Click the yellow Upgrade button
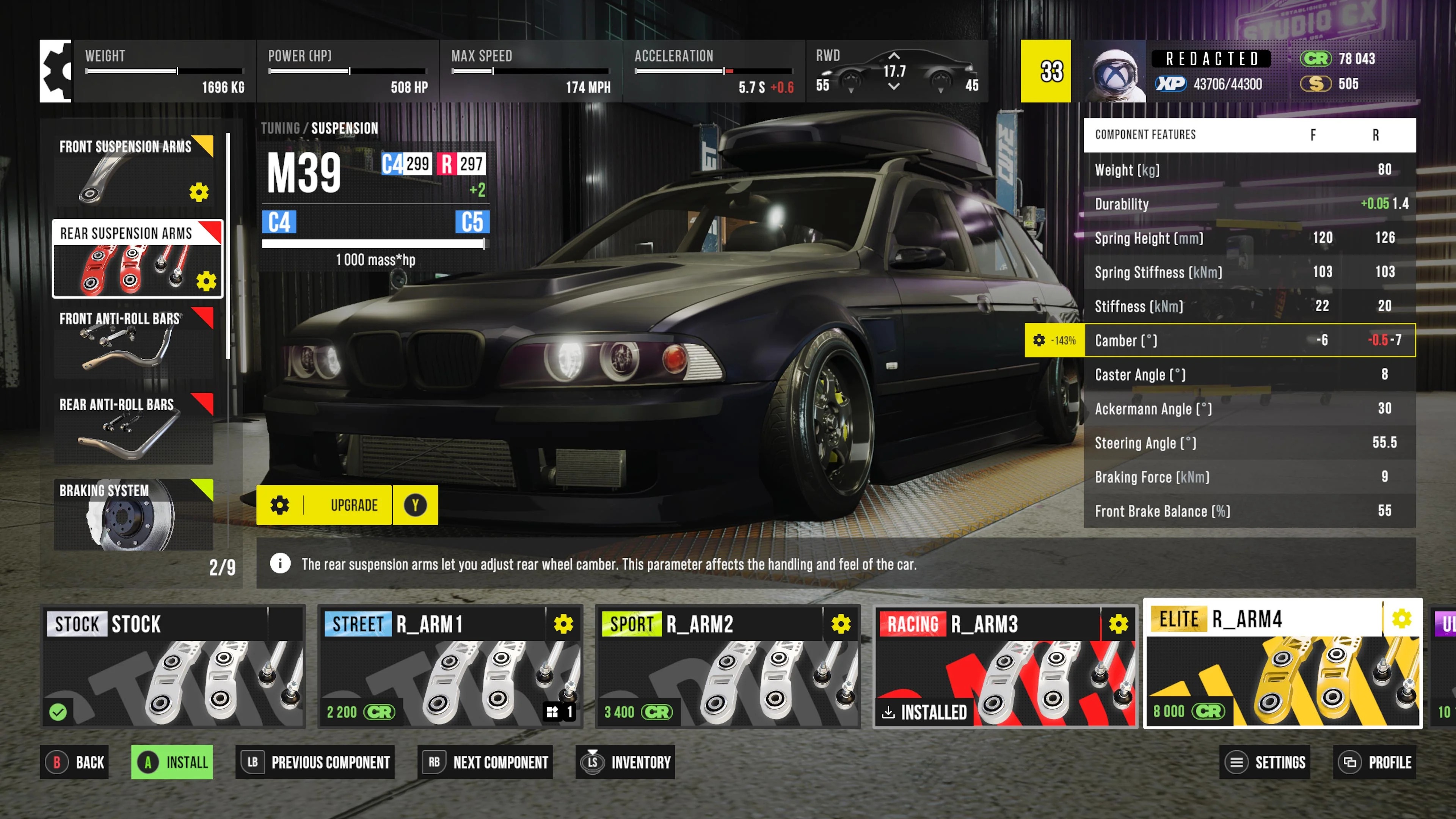This screenshot has width=1456, height=819. (347, 505)
